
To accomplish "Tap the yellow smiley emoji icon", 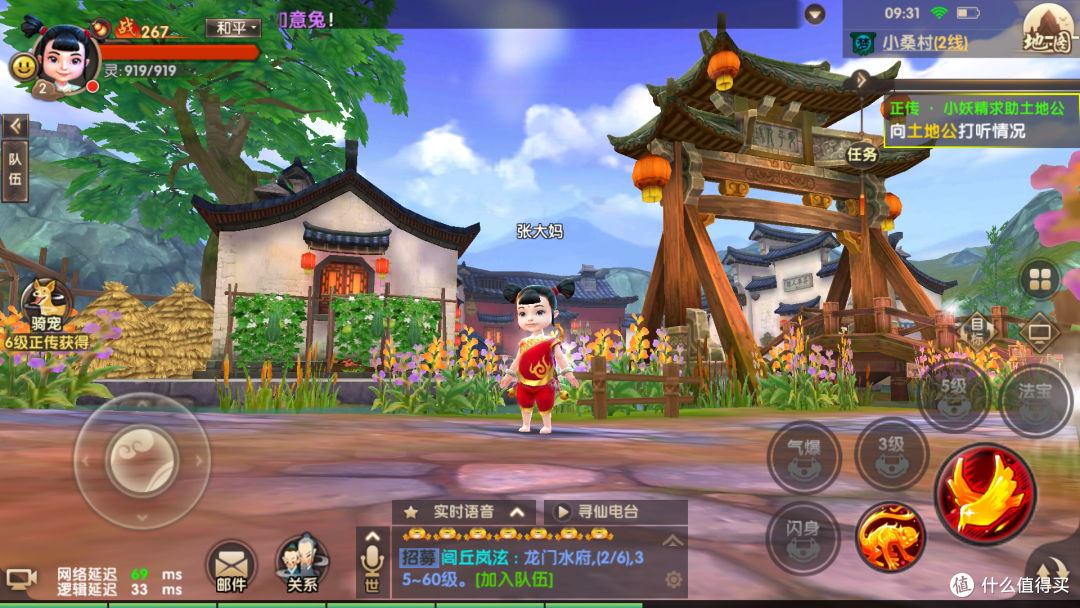I will (x=23, y=67).
